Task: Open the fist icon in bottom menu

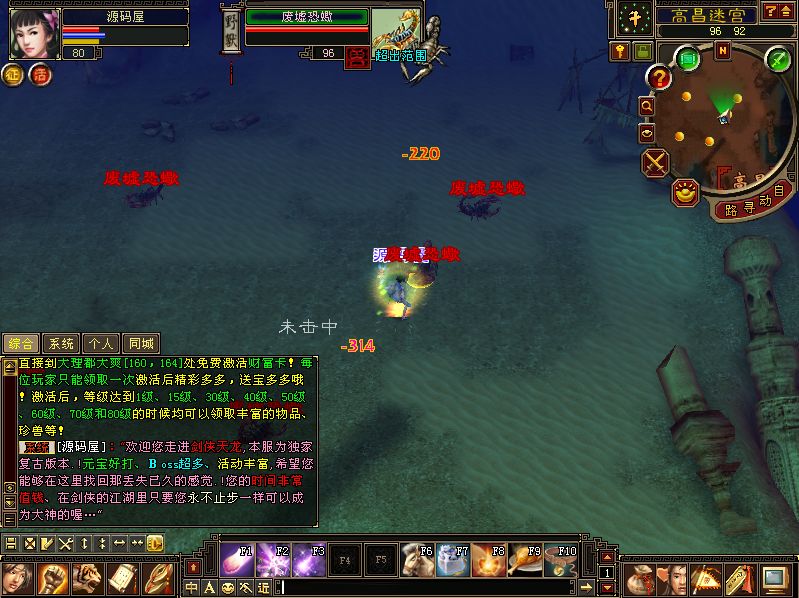Action: tap(53, 578)
